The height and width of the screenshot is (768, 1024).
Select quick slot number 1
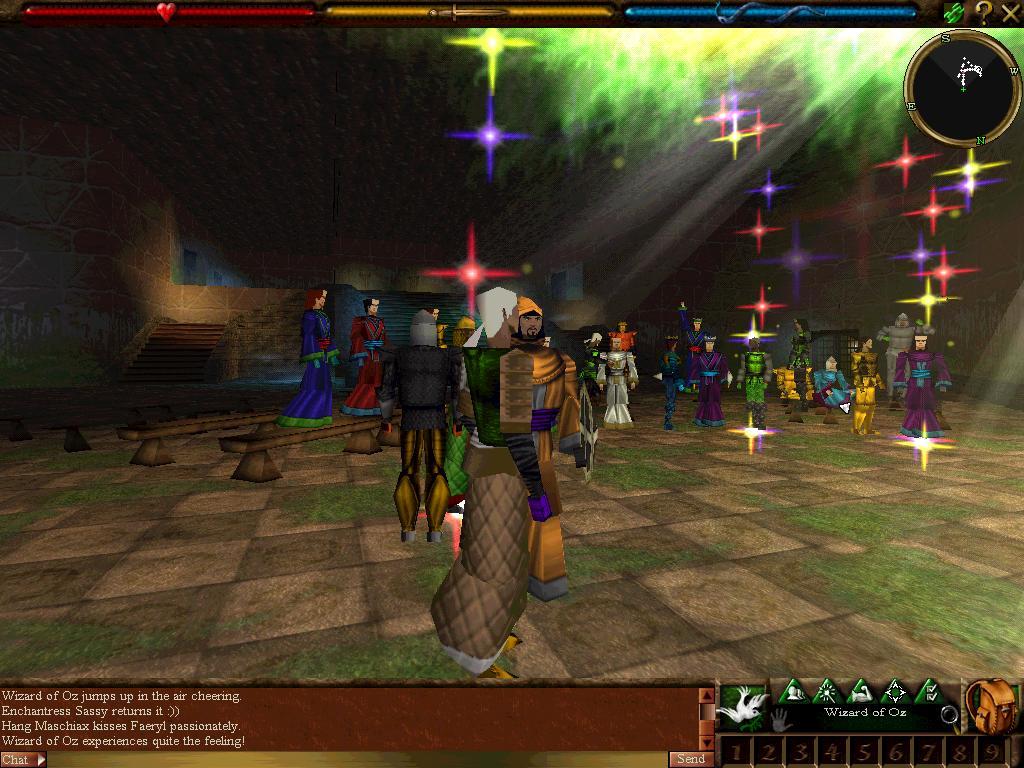736,752
